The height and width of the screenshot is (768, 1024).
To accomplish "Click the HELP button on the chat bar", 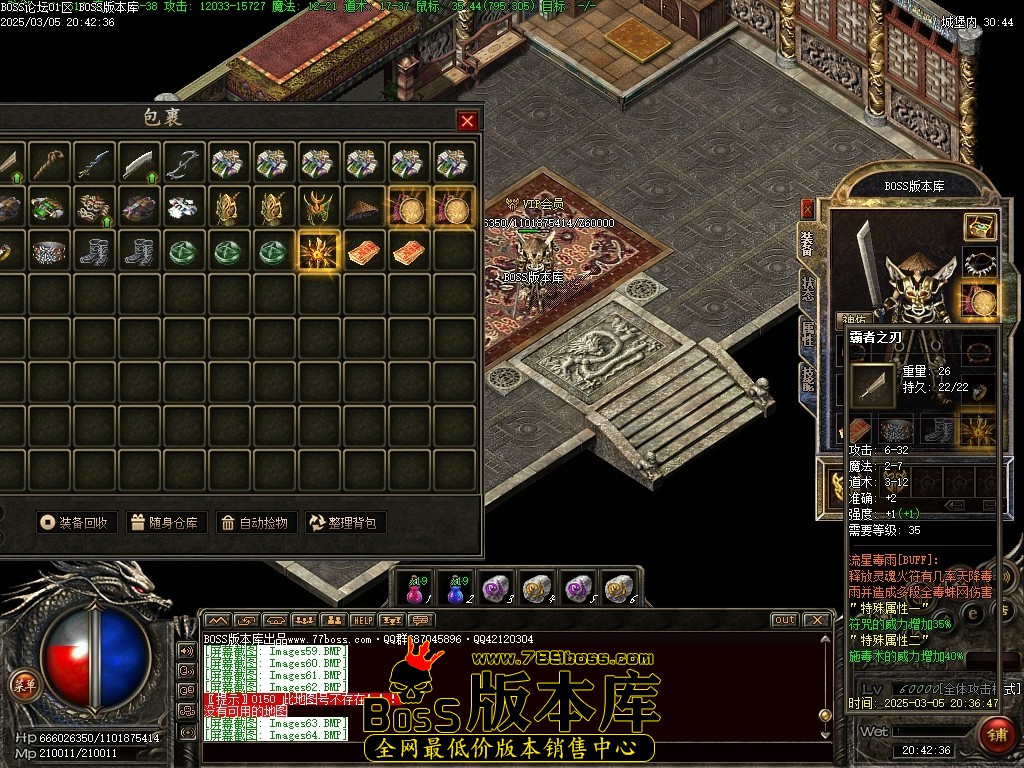I will pos(362,620).
